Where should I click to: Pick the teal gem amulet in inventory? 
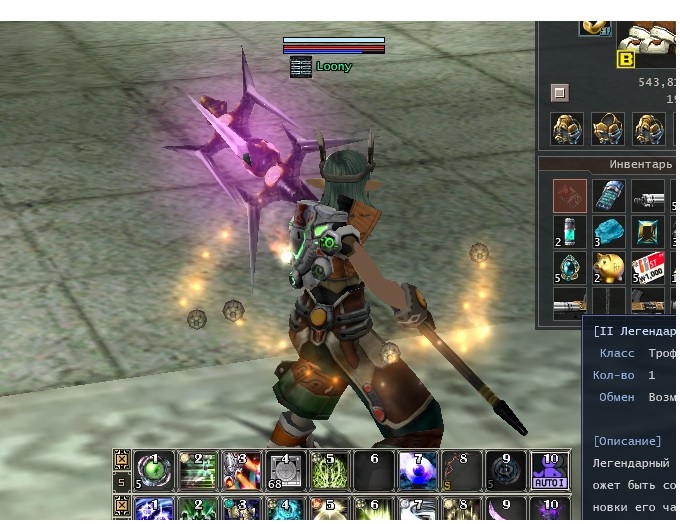click(570, 268)
